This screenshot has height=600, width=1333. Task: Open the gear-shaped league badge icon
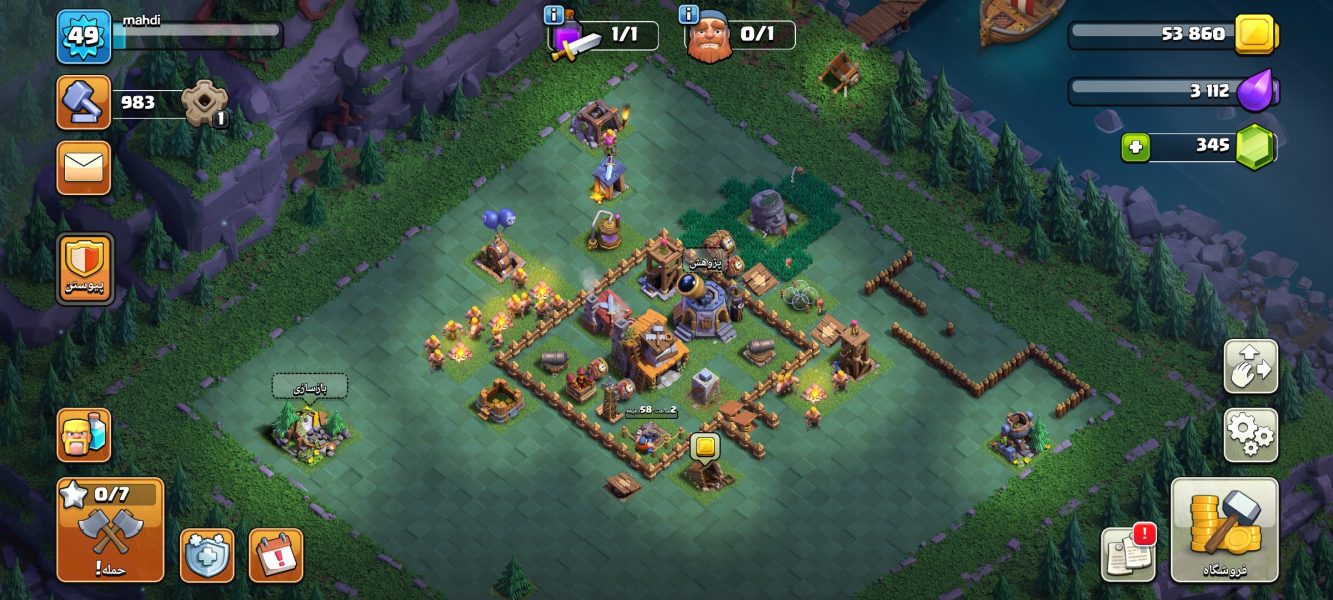click(x=204, y=102)
